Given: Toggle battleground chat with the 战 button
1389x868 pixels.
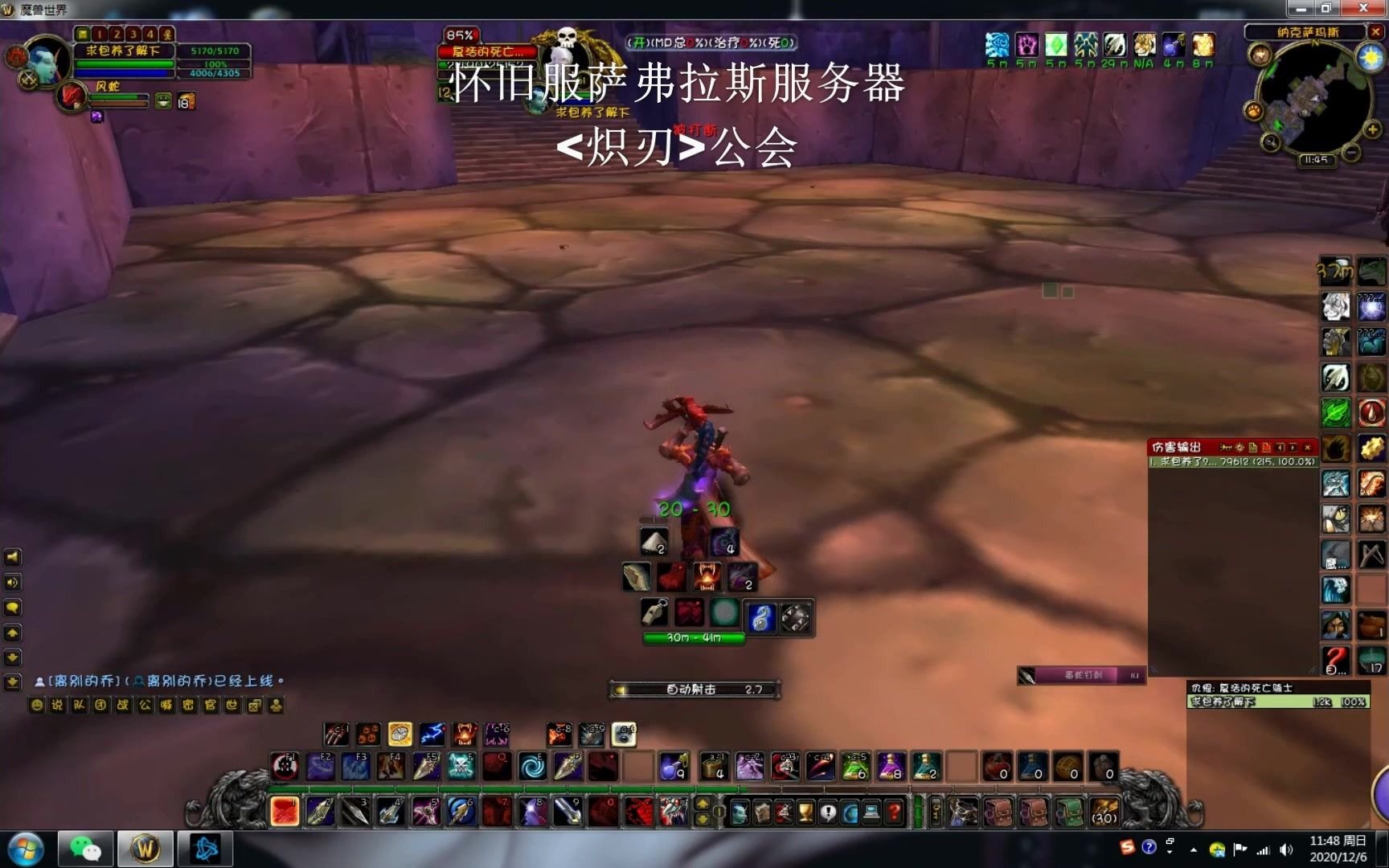Looking at the screenshot, I should 122,705.
